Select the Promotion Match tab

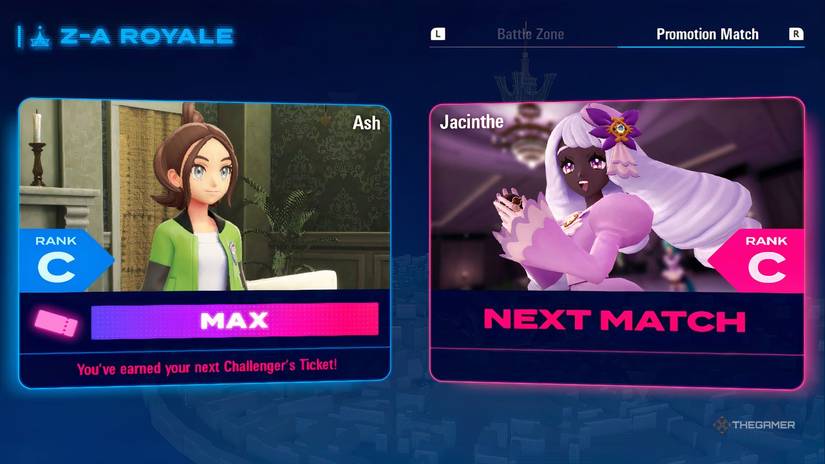707,34
